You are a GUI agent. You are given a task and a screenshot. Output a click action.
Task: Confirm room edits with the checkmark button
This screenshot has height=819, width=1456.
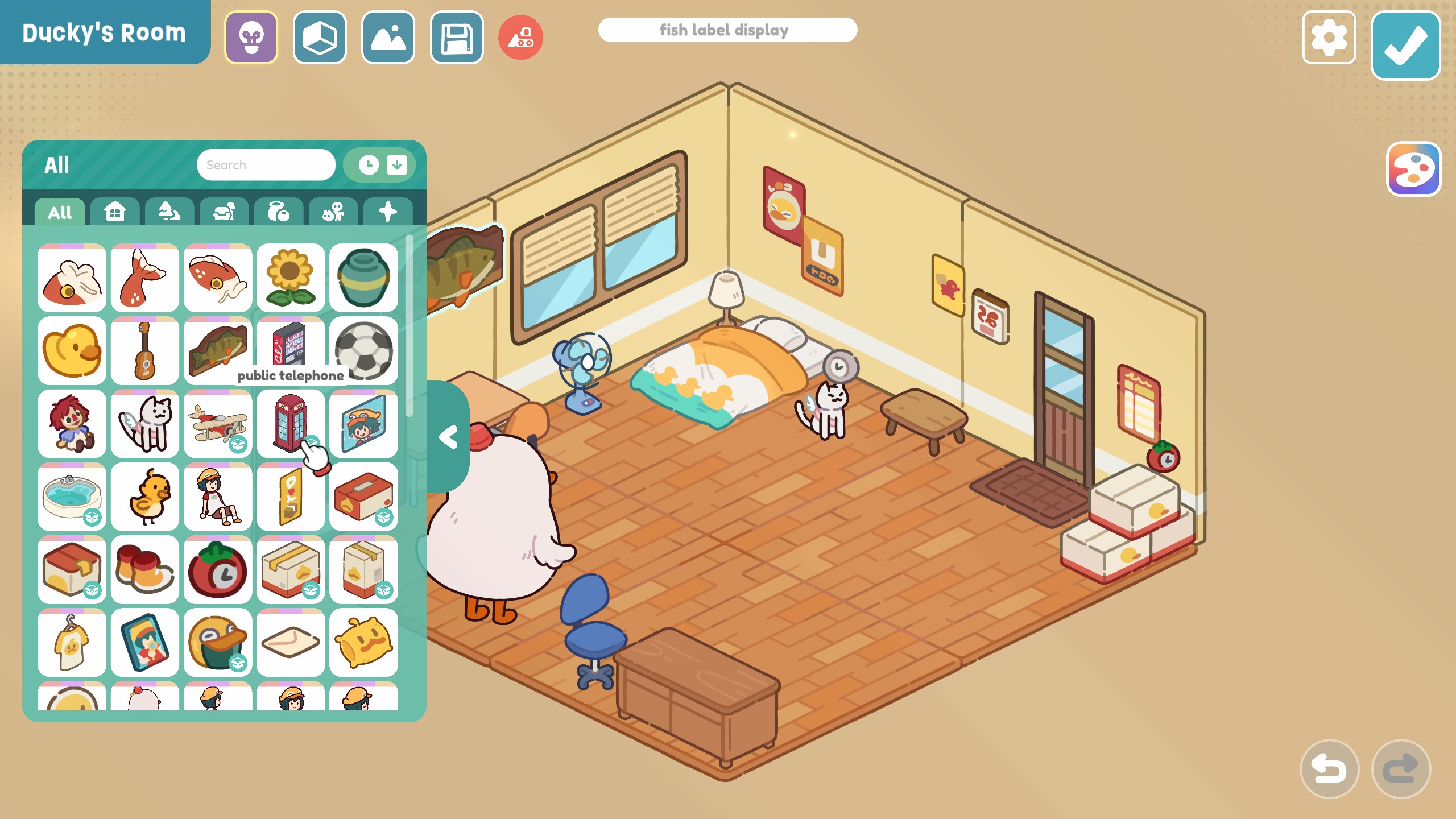tap(1405, 45)
